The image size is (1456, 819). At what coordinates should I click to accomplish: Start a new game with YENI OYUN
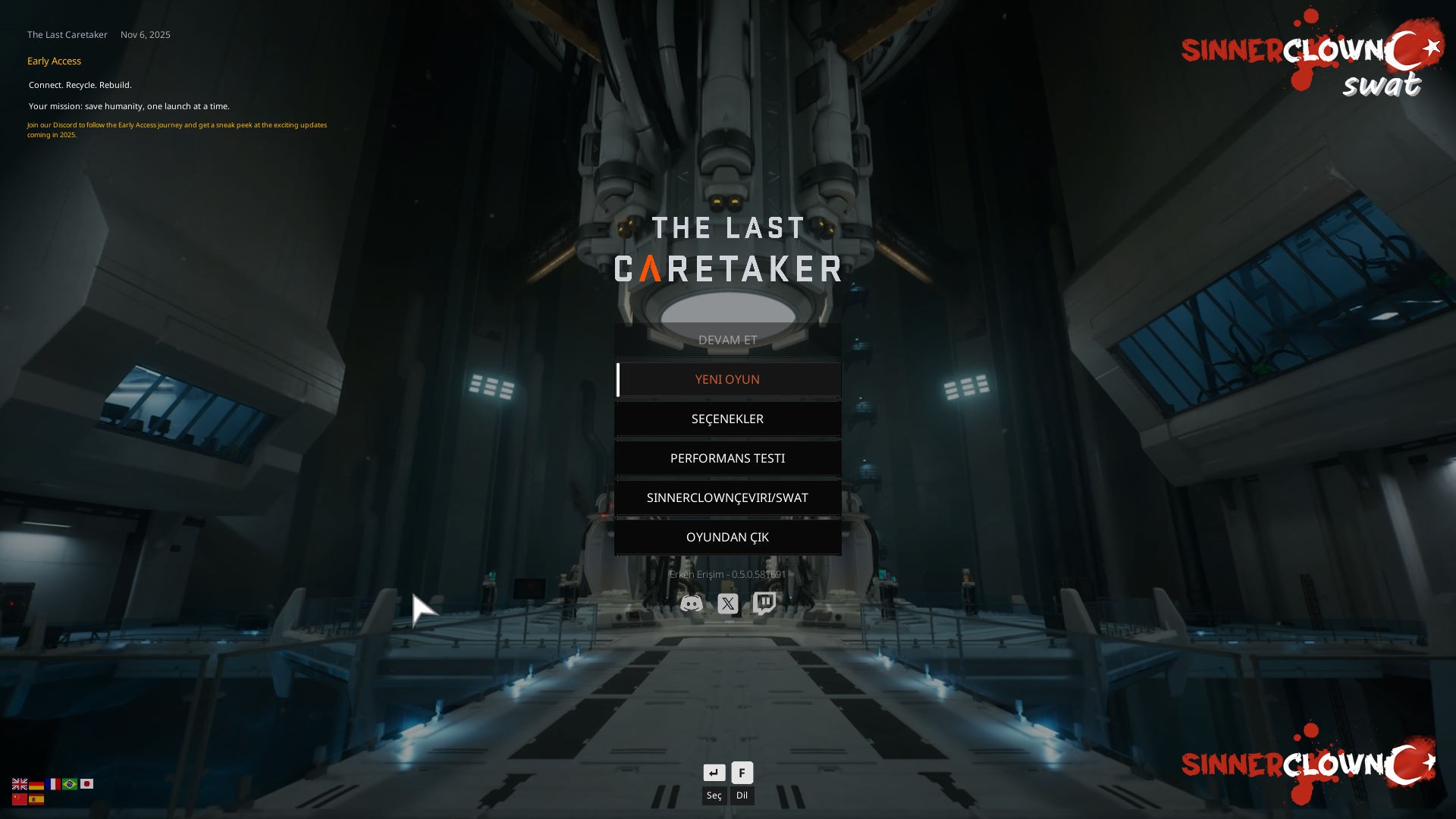point(728,379)
